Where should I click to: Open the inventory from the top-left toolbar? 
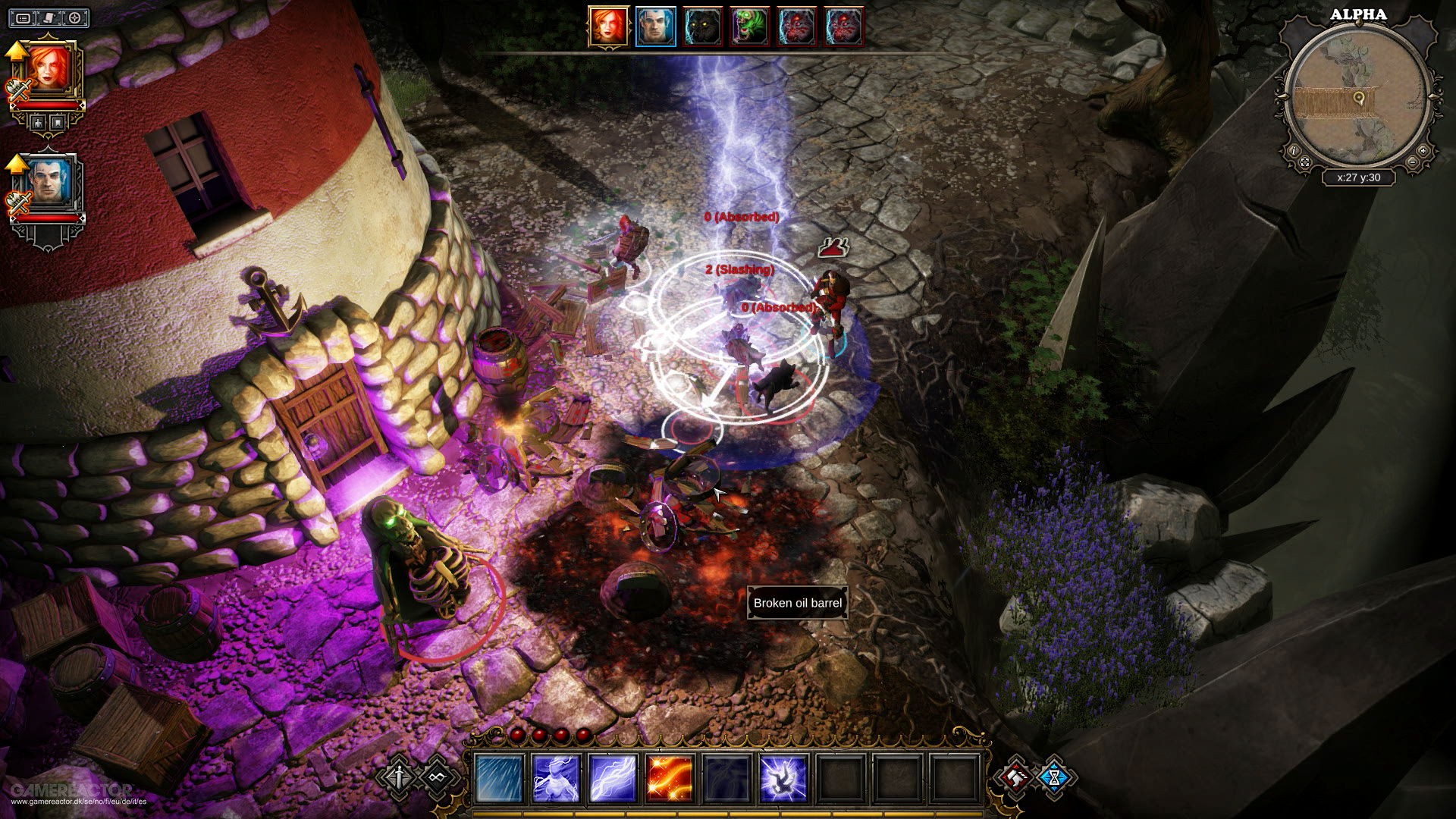pyautogui.click(x=24, y=17)
